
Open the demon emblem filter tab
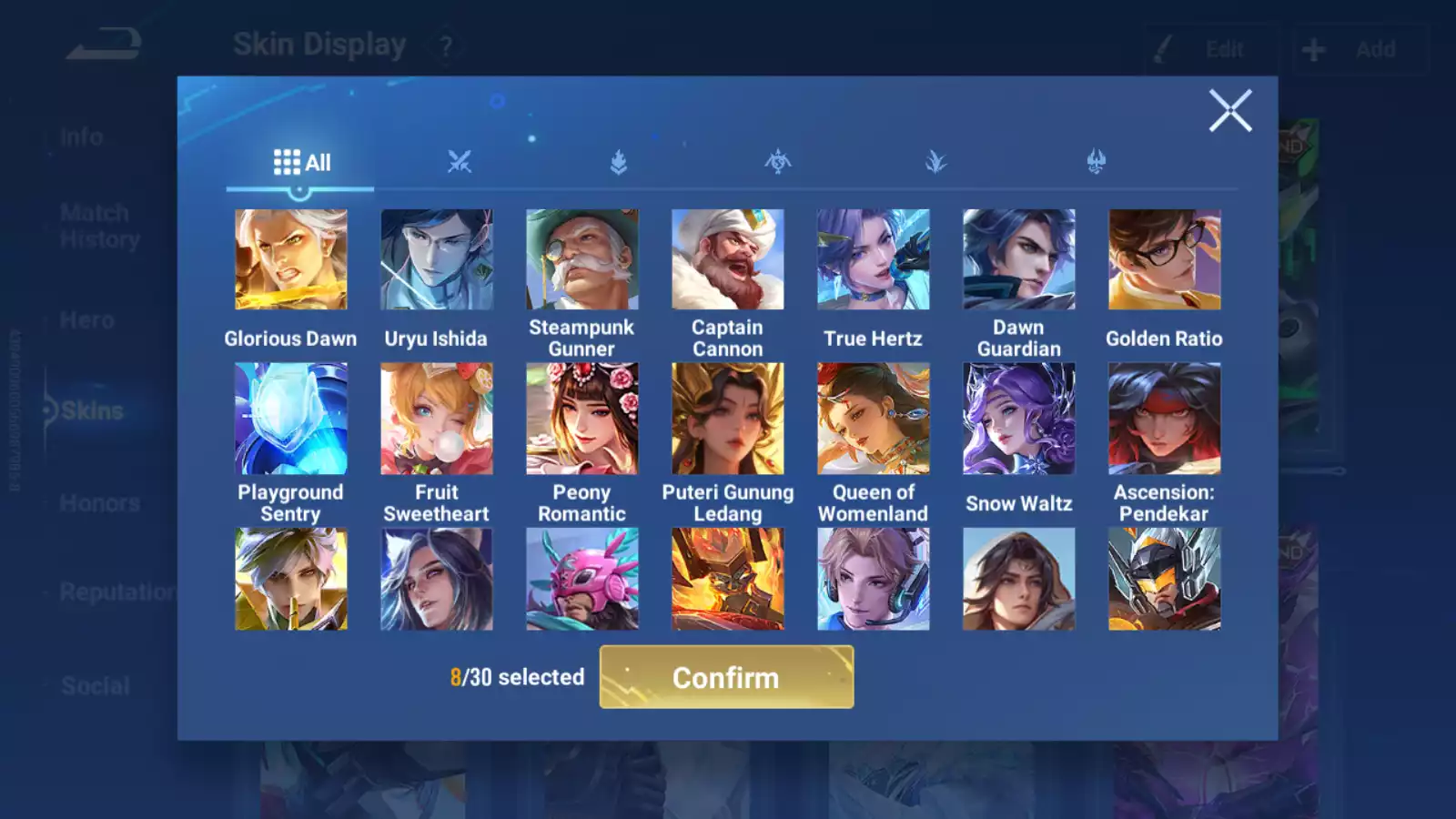(x=1095, y=162)
